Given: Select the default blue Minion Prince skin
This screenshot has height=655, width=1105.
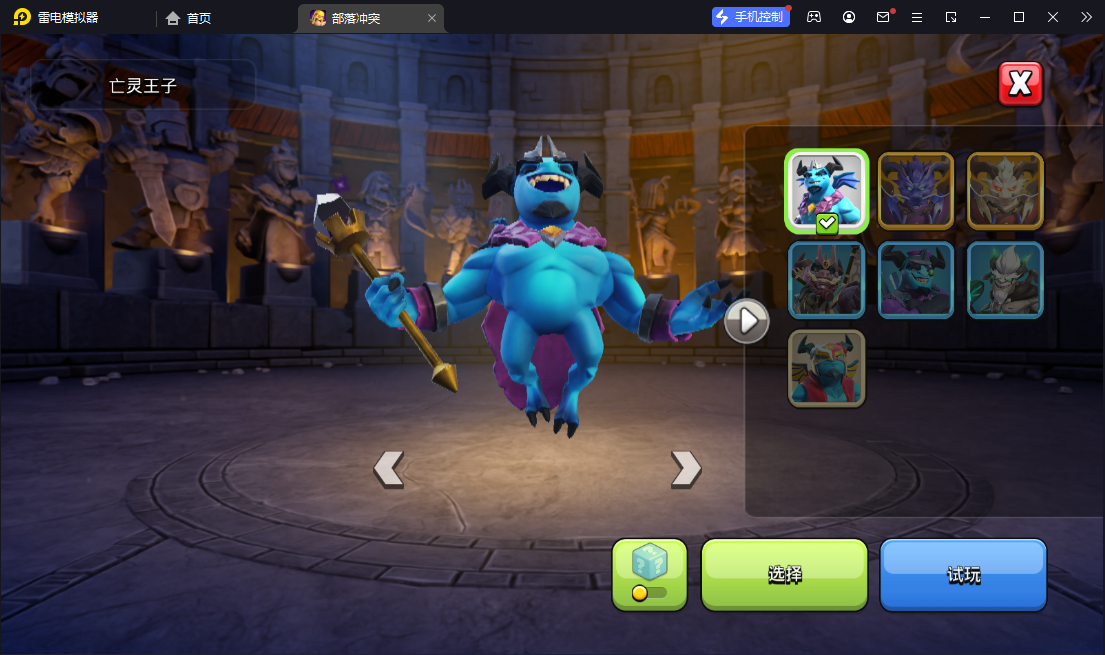Looking at the screenshot, I should click(826, 191).
